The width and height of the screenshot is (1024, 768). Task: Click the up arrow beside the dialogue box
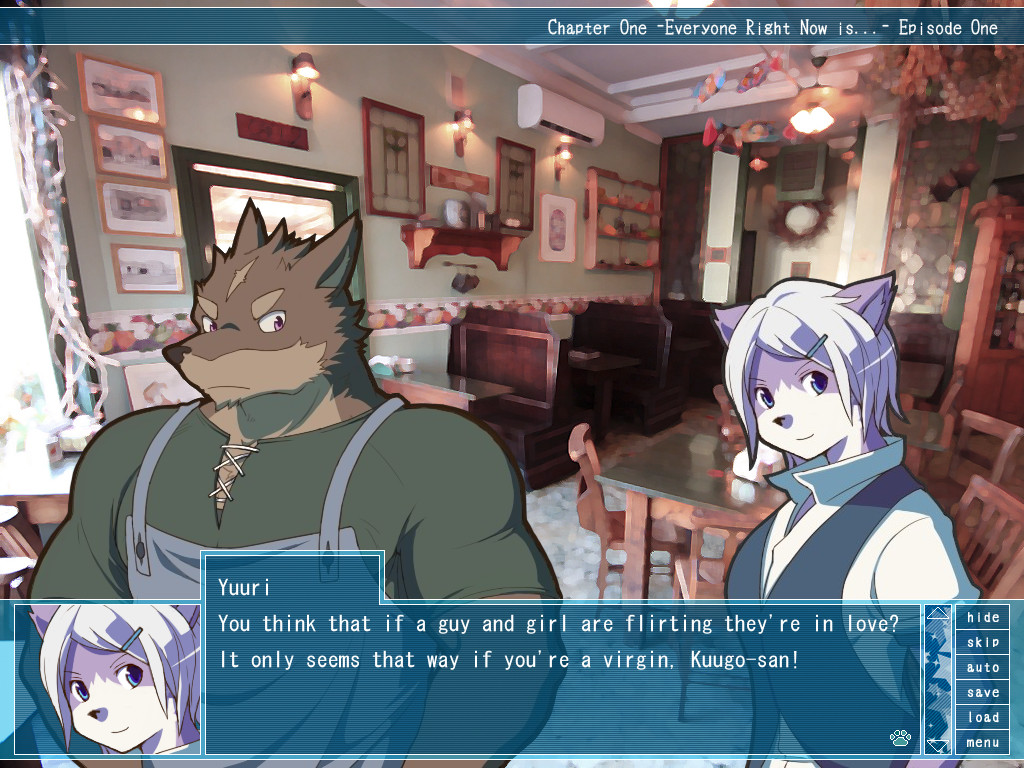pyautogui.click(x=937, y=613)
